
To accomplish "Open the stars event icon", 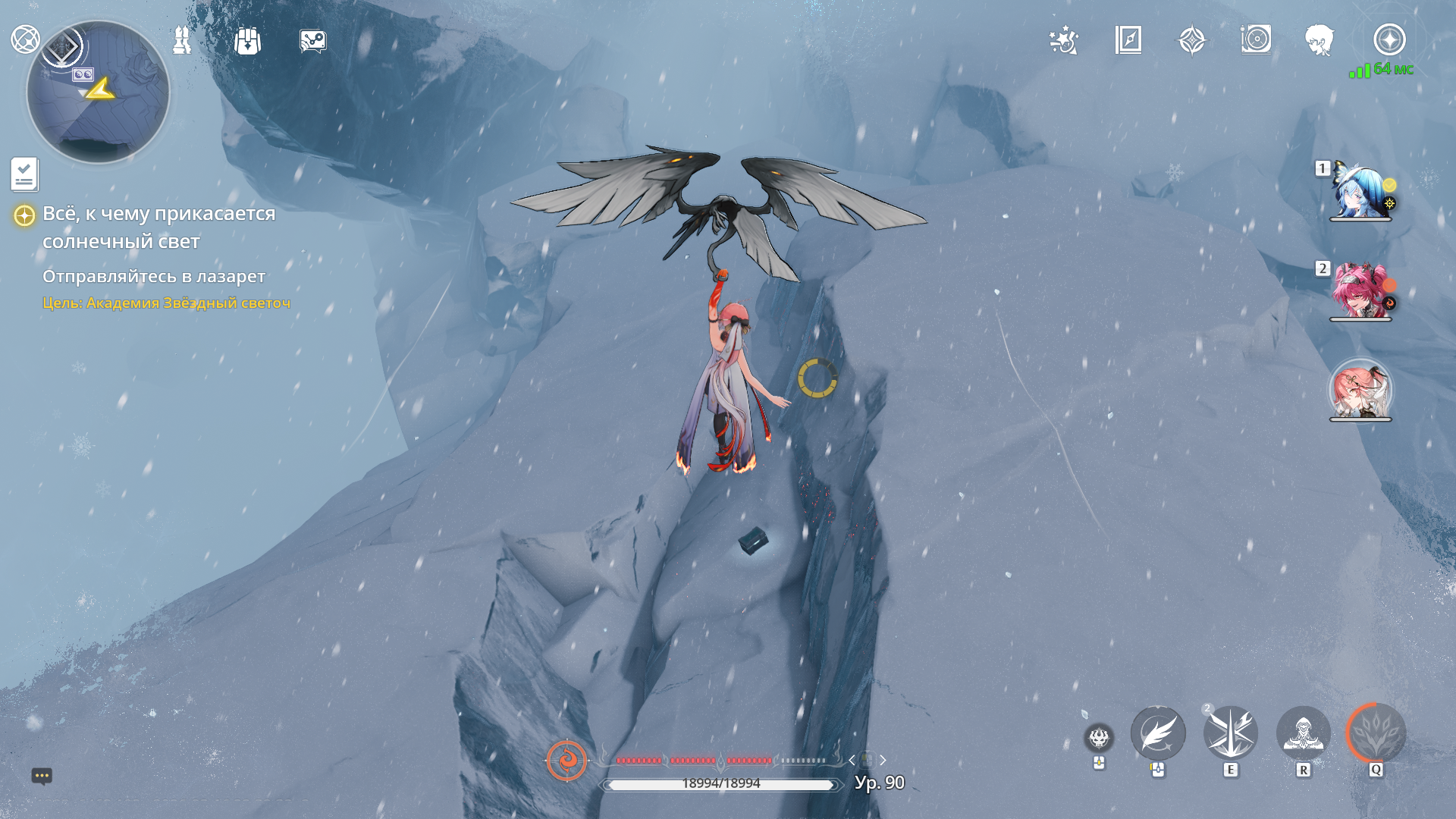I will click(1063, 40).
